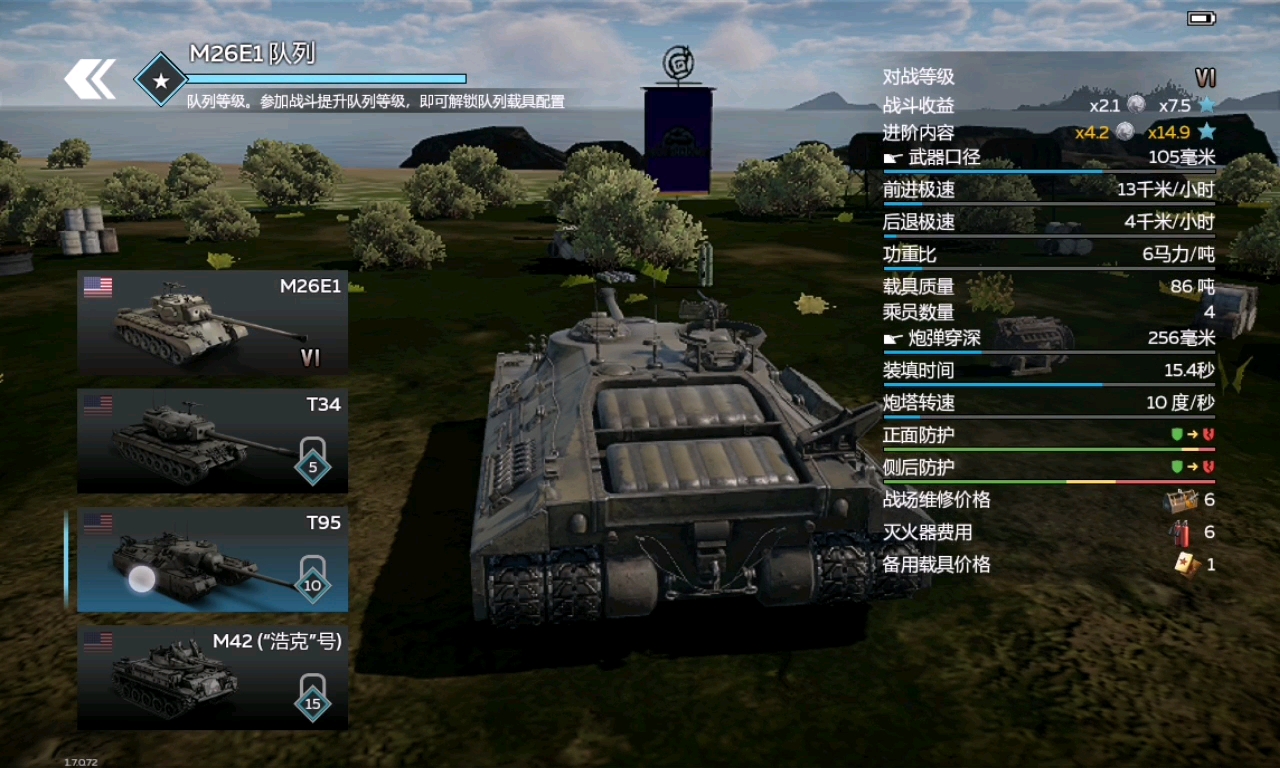Click the M26E1 队列 star badge
This screenshot has width=1280, height=768.
pos(160,80)
